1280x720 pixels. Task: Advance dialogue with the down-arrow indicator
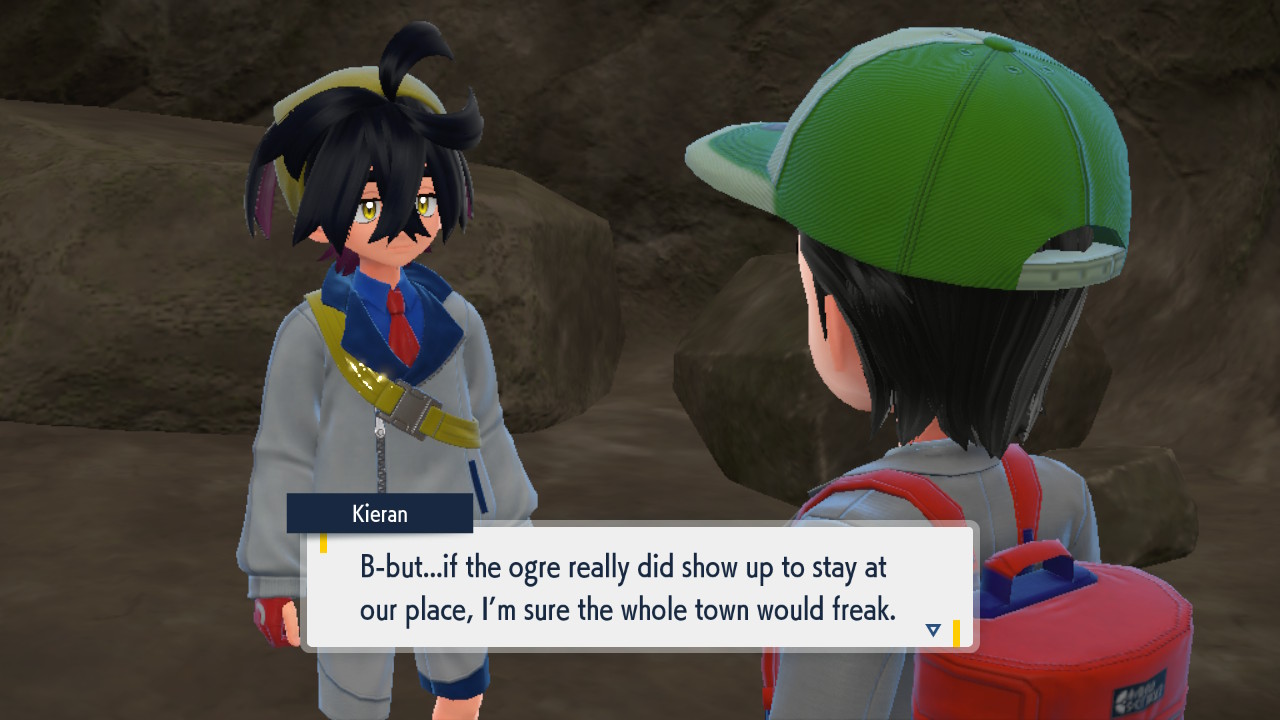(x=933, y=630)
